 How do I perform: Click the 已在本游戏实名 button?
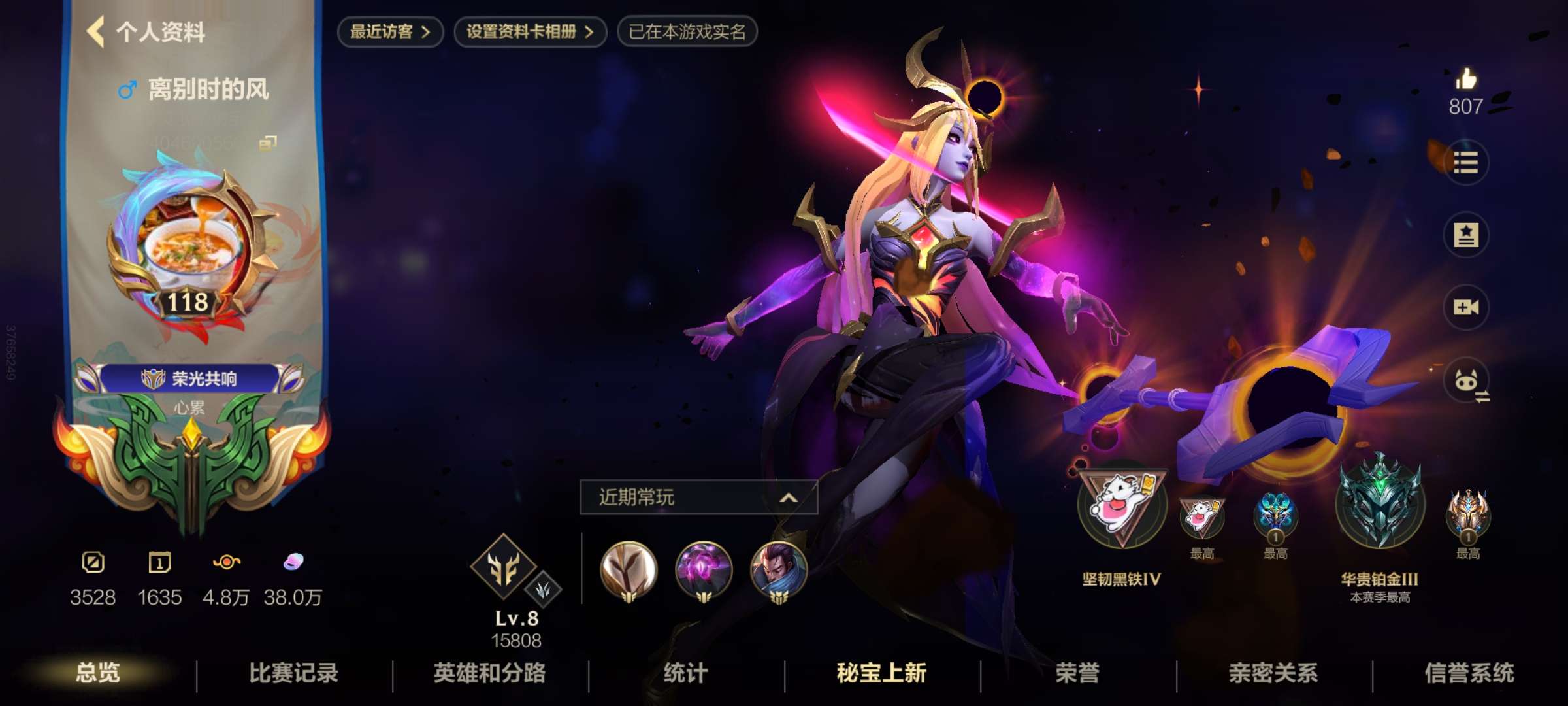click(x=687, y=29)
